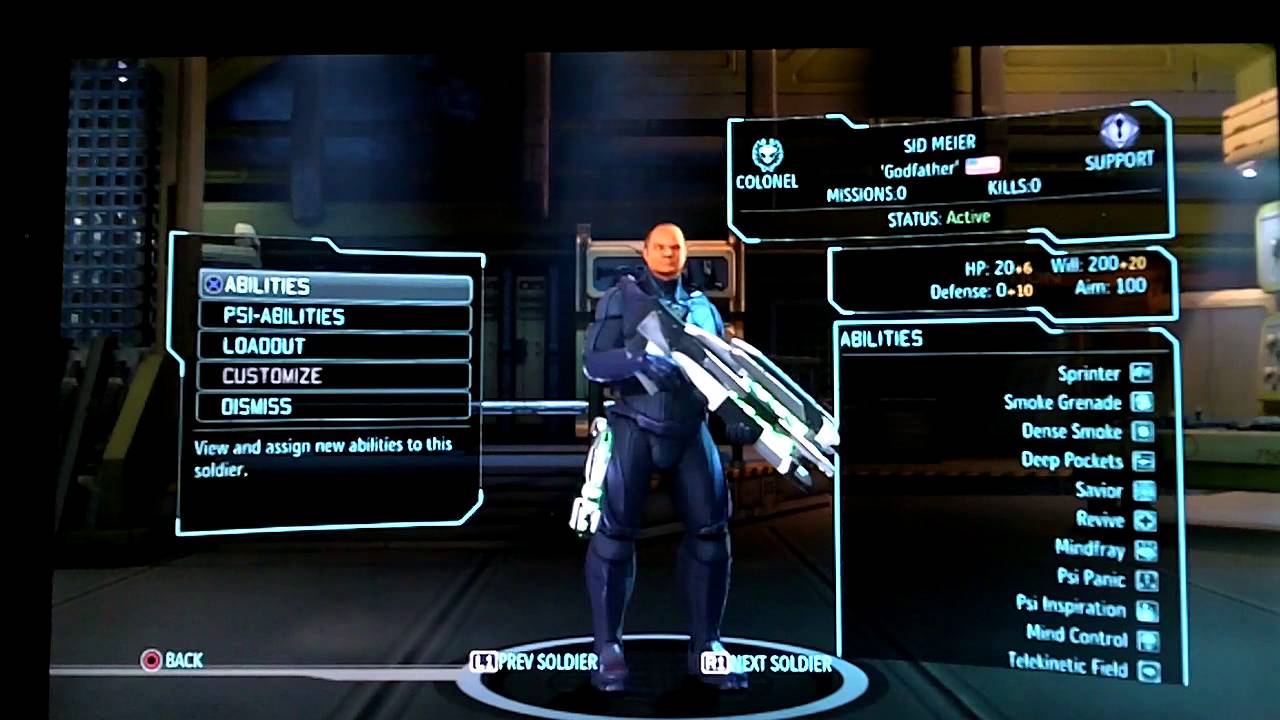Select the Psi Panic ability icon
The width and height of the screenshot is (1280, 720).
tap(1148, 580)
